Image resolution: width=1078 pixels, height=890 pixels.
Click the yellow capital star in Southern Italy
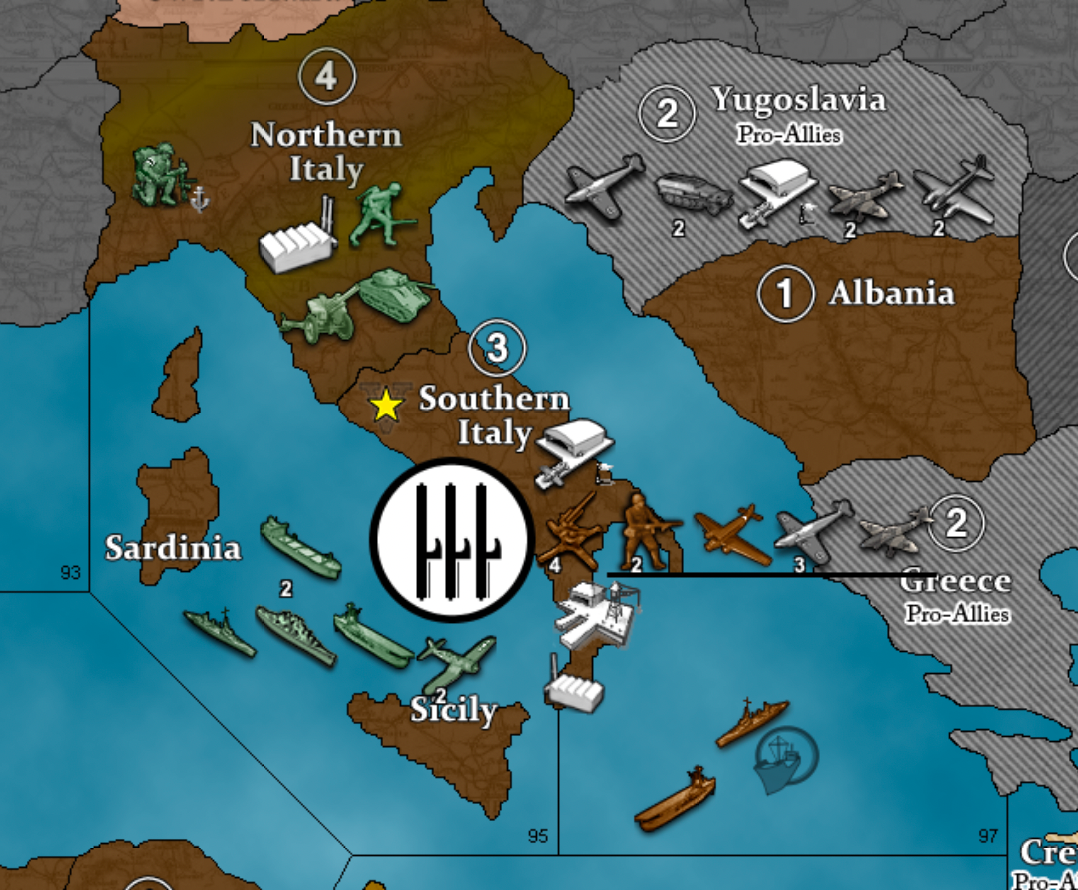[385, 405]
